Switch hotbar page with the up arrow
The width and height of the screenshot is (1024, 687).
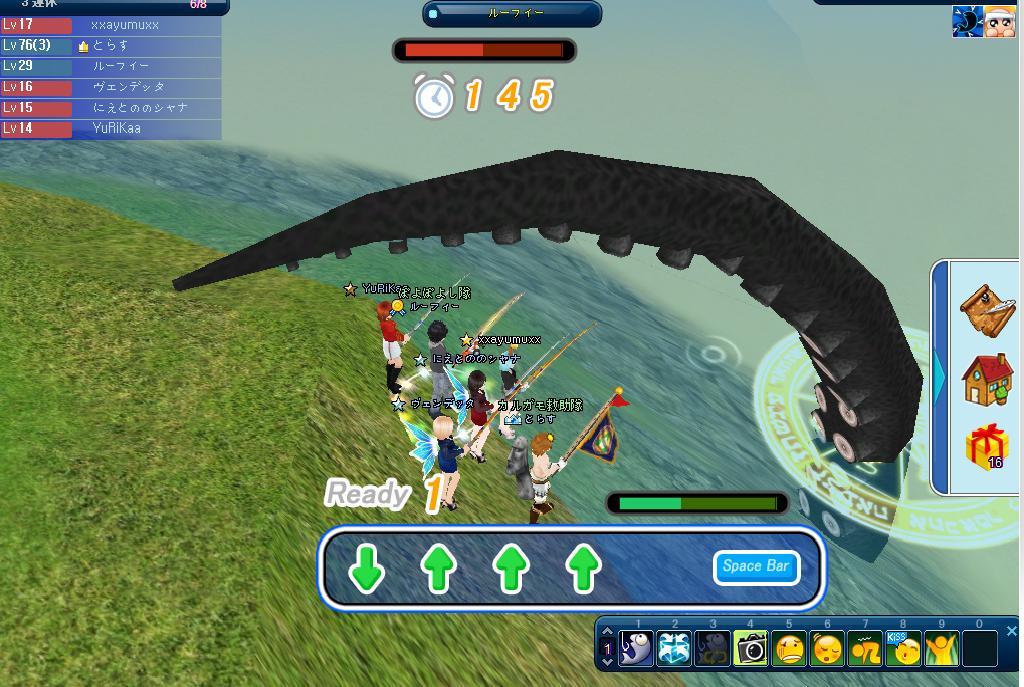607,634
